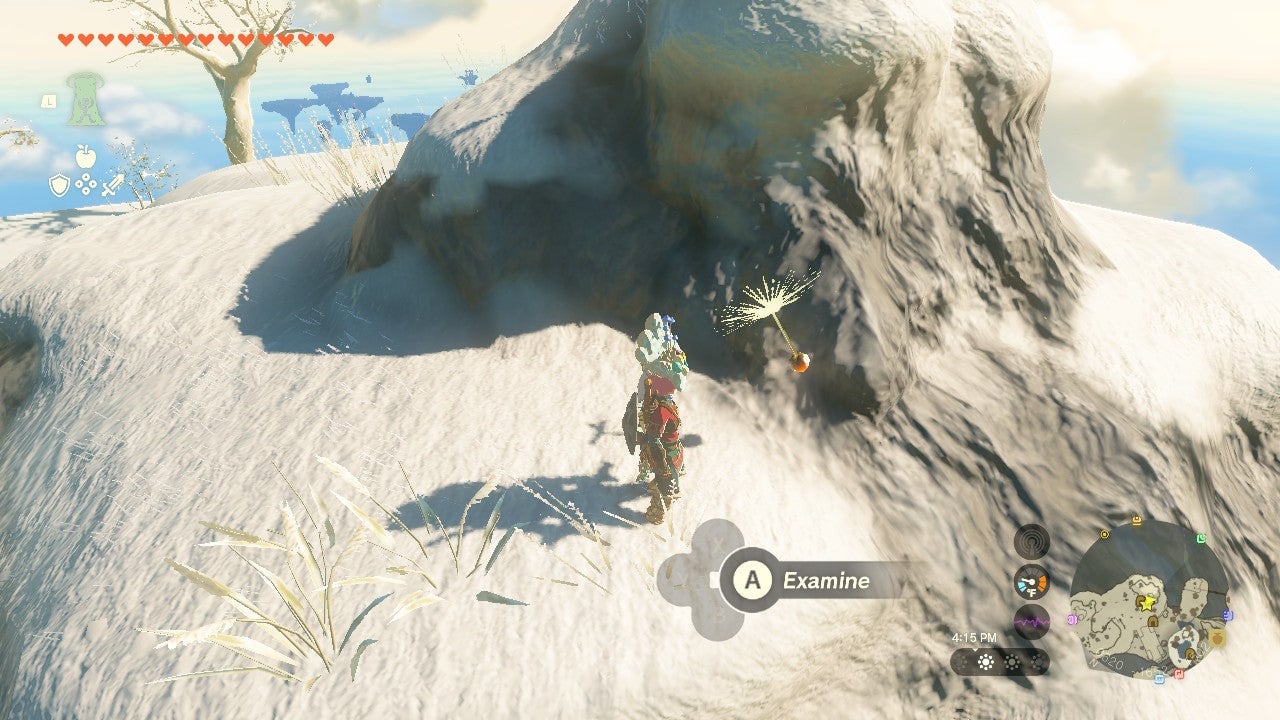The width and height of the screenshot is (1280, 720).
Task: Click the d-pad quick menu icon
Action: (85, 183)
